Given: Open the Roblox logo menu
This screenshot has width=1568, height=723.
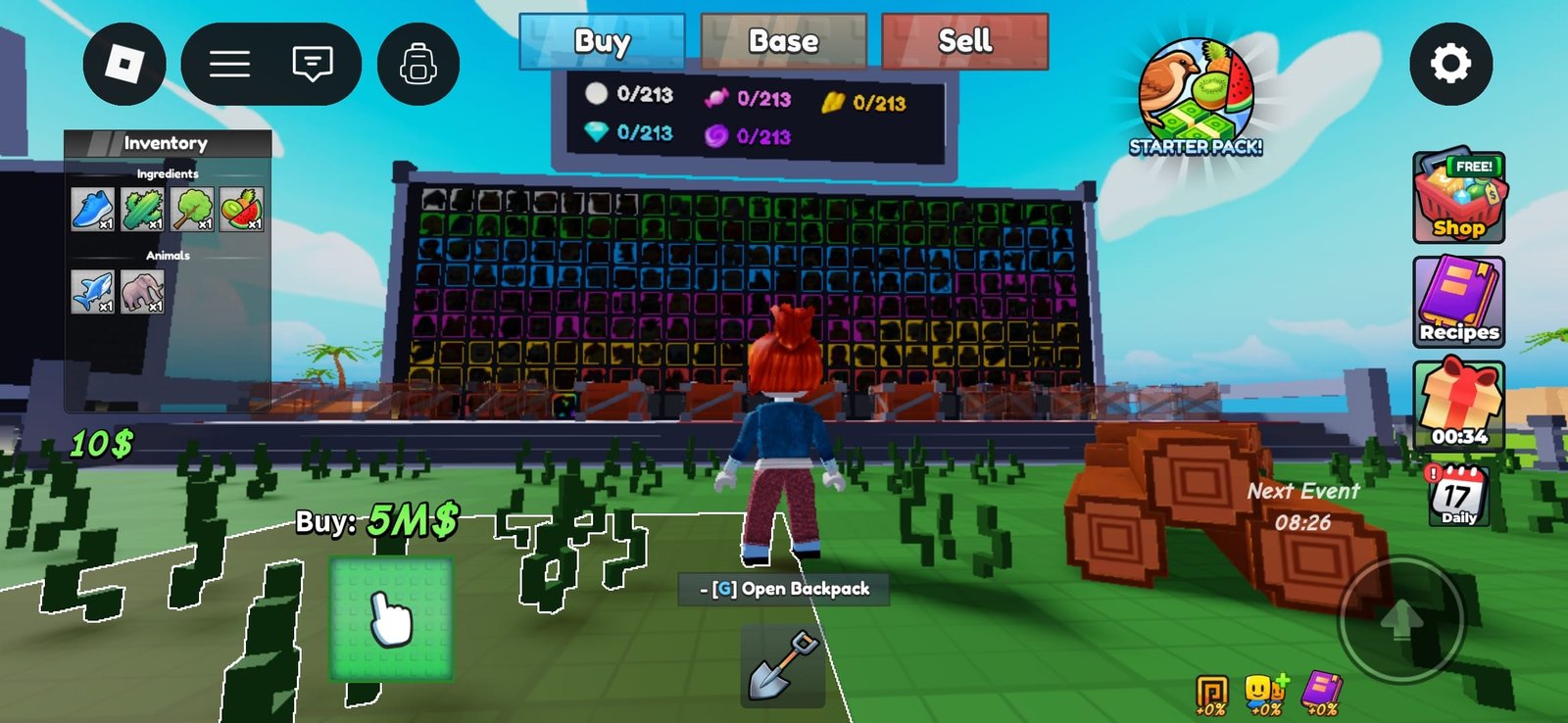Looking at the screenshot, I should [124, 65].
